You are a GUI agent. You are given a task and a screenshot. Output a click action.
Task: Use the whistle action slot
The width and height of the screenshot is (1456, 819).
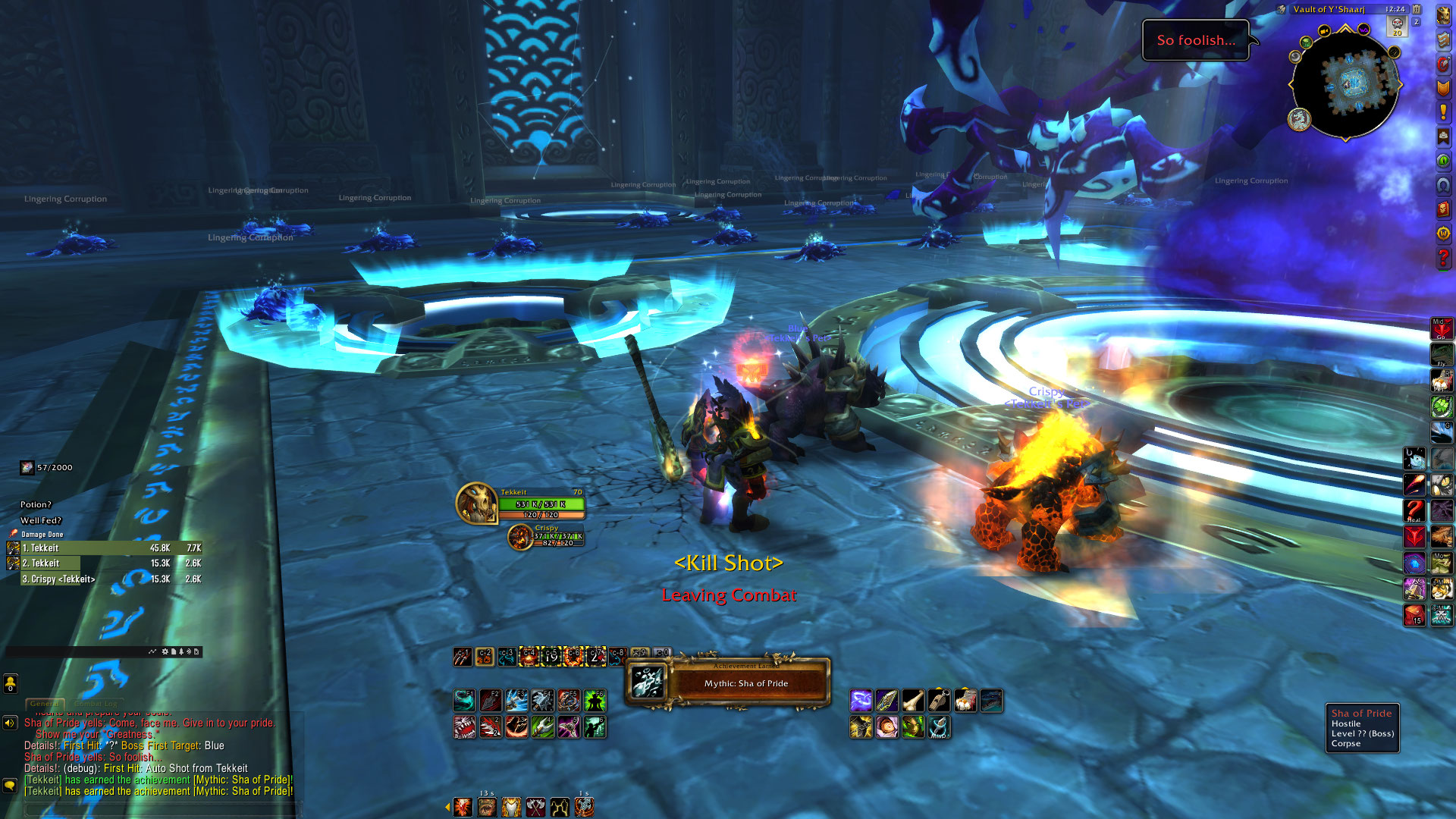[x=939, y=701]
